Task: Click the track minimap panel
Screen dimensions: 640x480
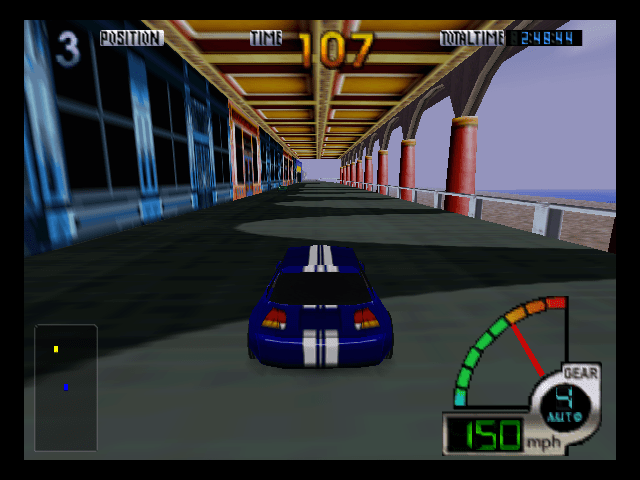Action: click(x=66, y=388)
